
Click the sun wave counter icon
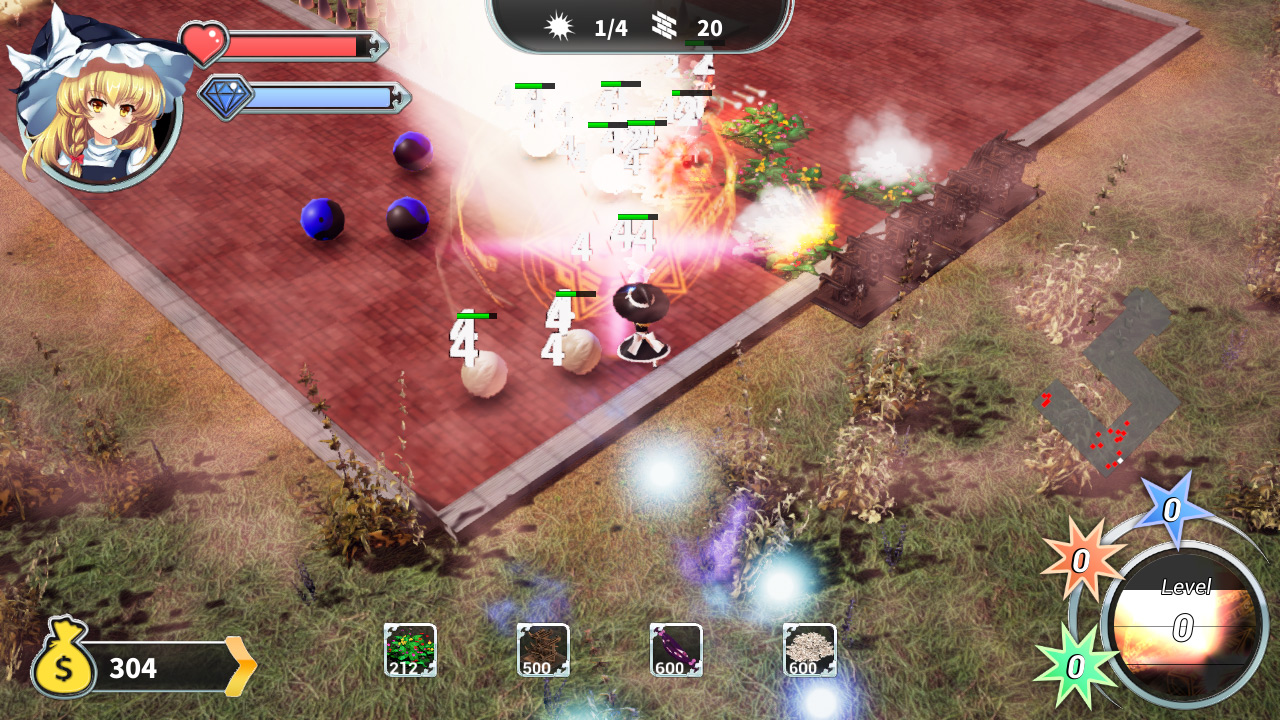558,26
